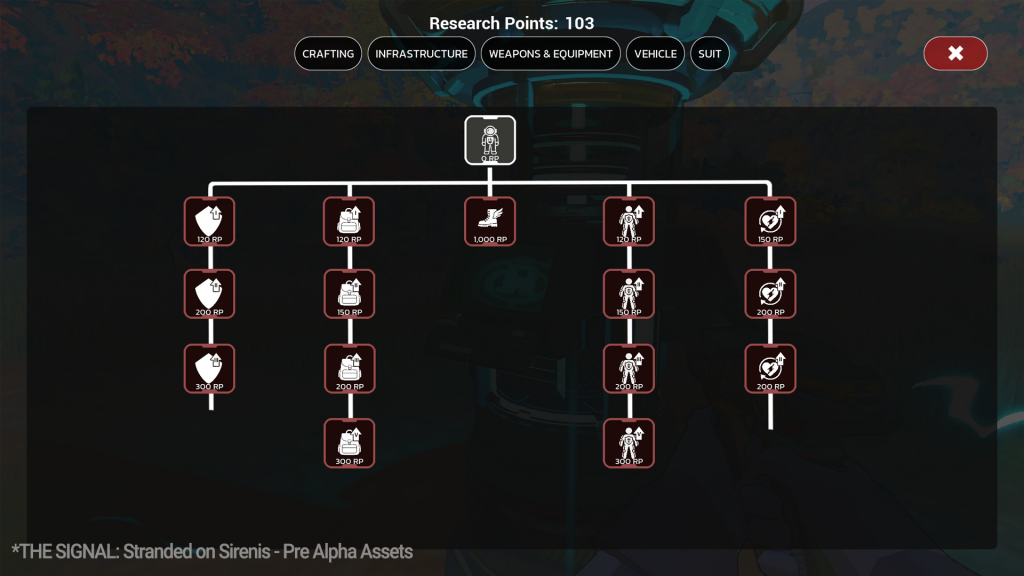1024x576 pixels.
Task: Research the heart health upgrade costing 150 RP
Action: pos(770,221)
